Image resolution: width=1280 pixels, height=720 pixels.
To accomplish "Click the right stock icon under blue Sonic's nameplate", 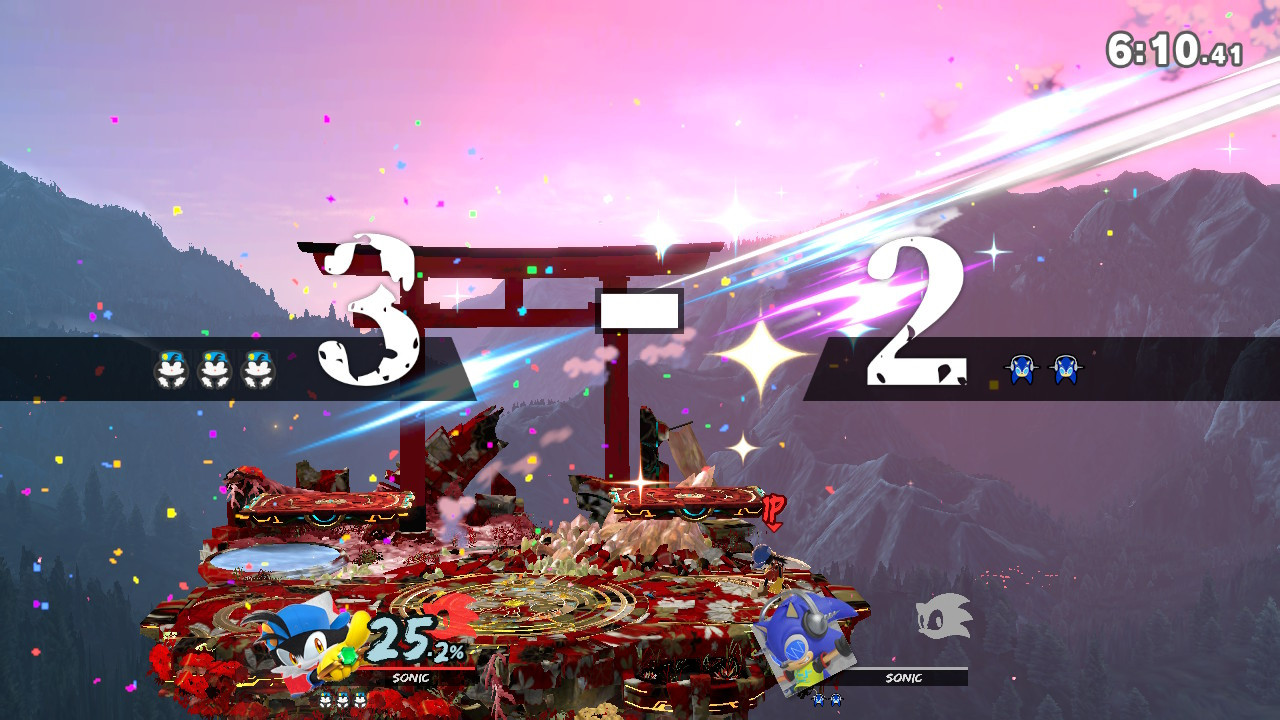I will [836, 699].
